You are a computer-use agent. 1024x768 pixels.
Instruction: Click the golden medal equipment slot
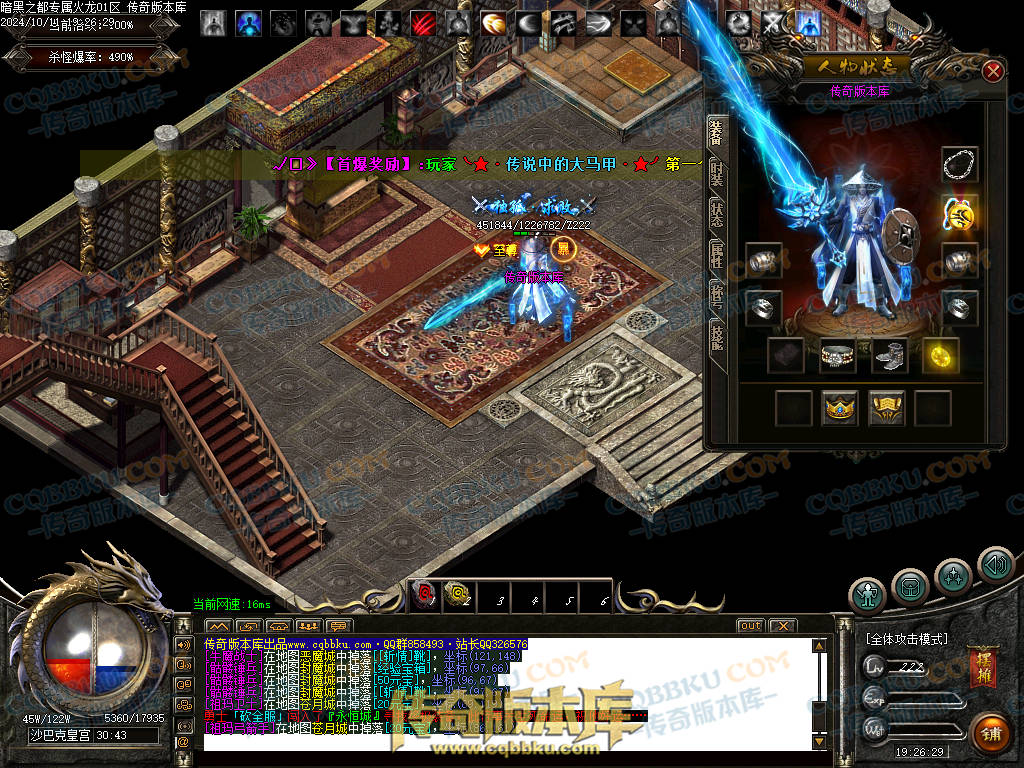click(x=960, y=212)
